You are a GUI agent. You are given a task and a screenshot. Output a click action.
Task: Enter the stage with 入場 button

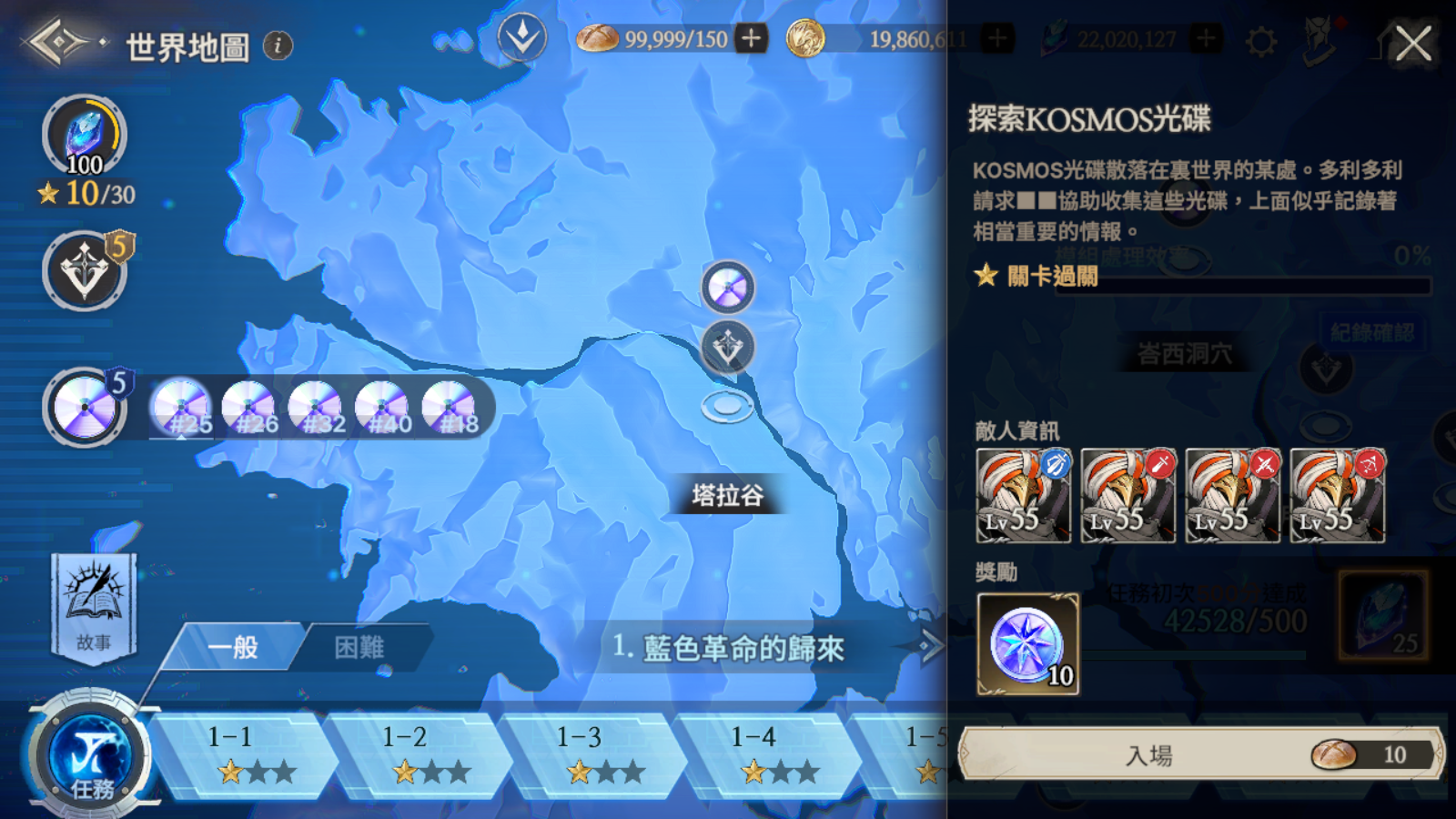click(x=1199, y=754)
